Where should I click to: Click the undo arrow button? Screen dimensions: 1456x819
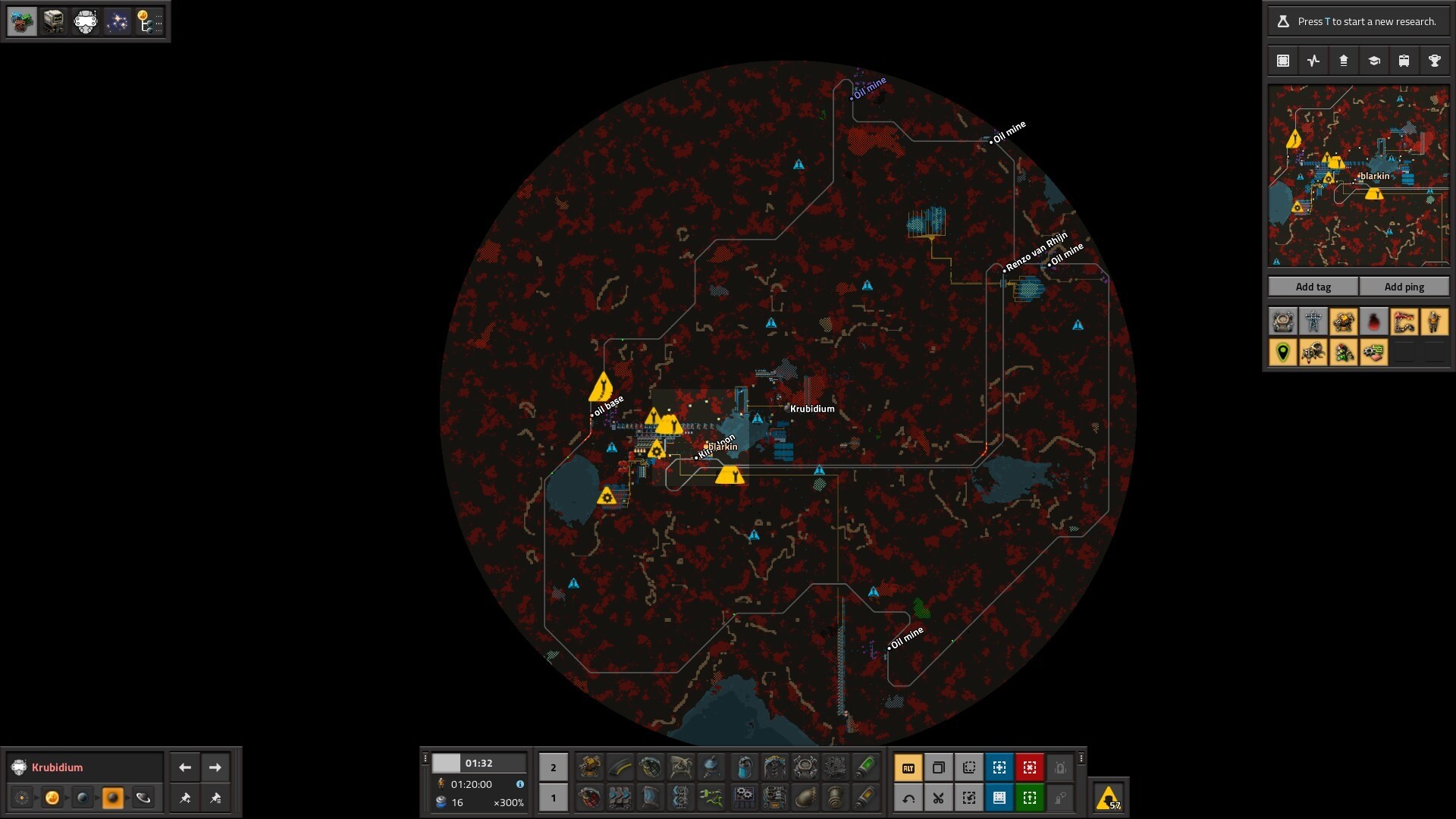pos(908,798)
